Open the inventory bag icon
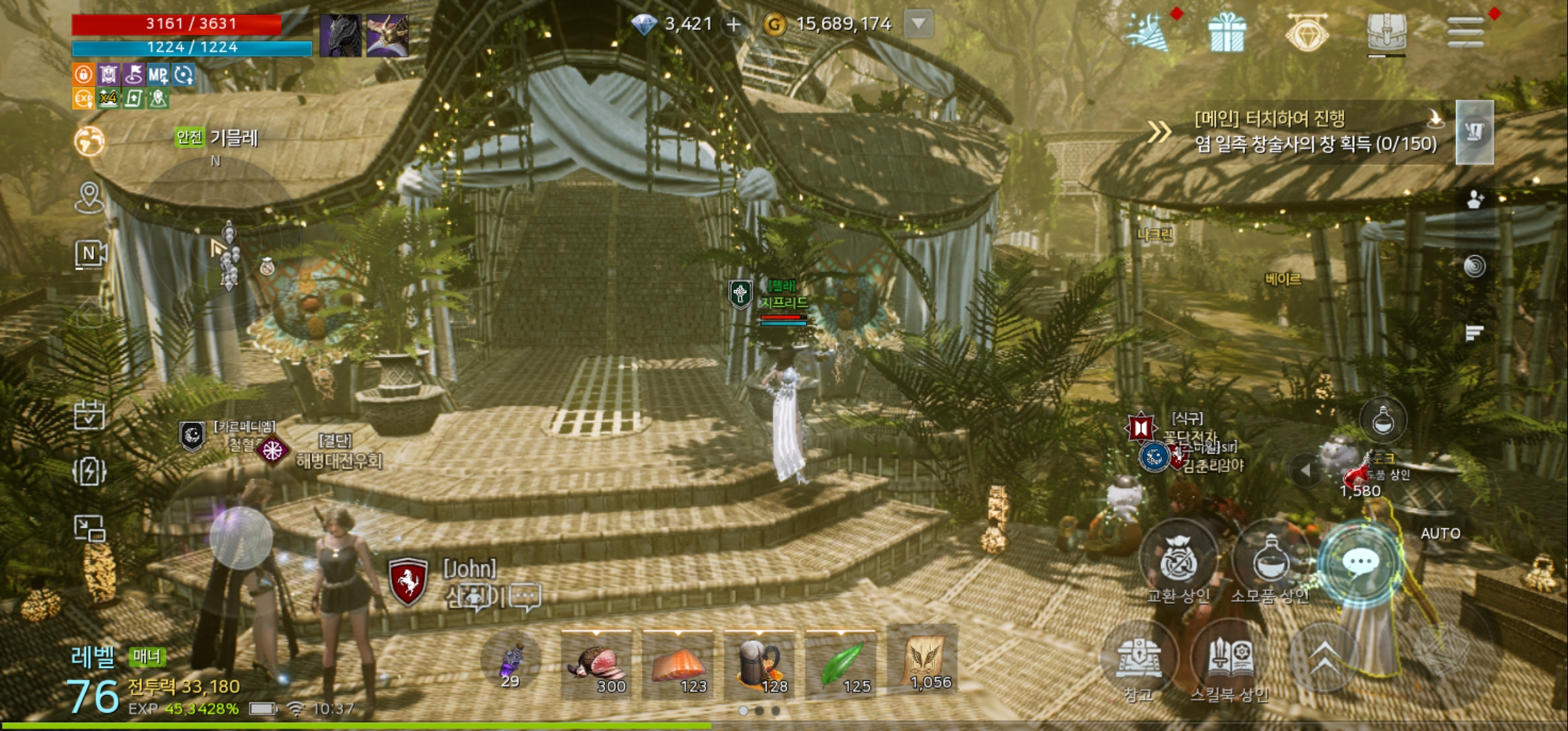1568x731 pixels. click(x=1386, y=31)
